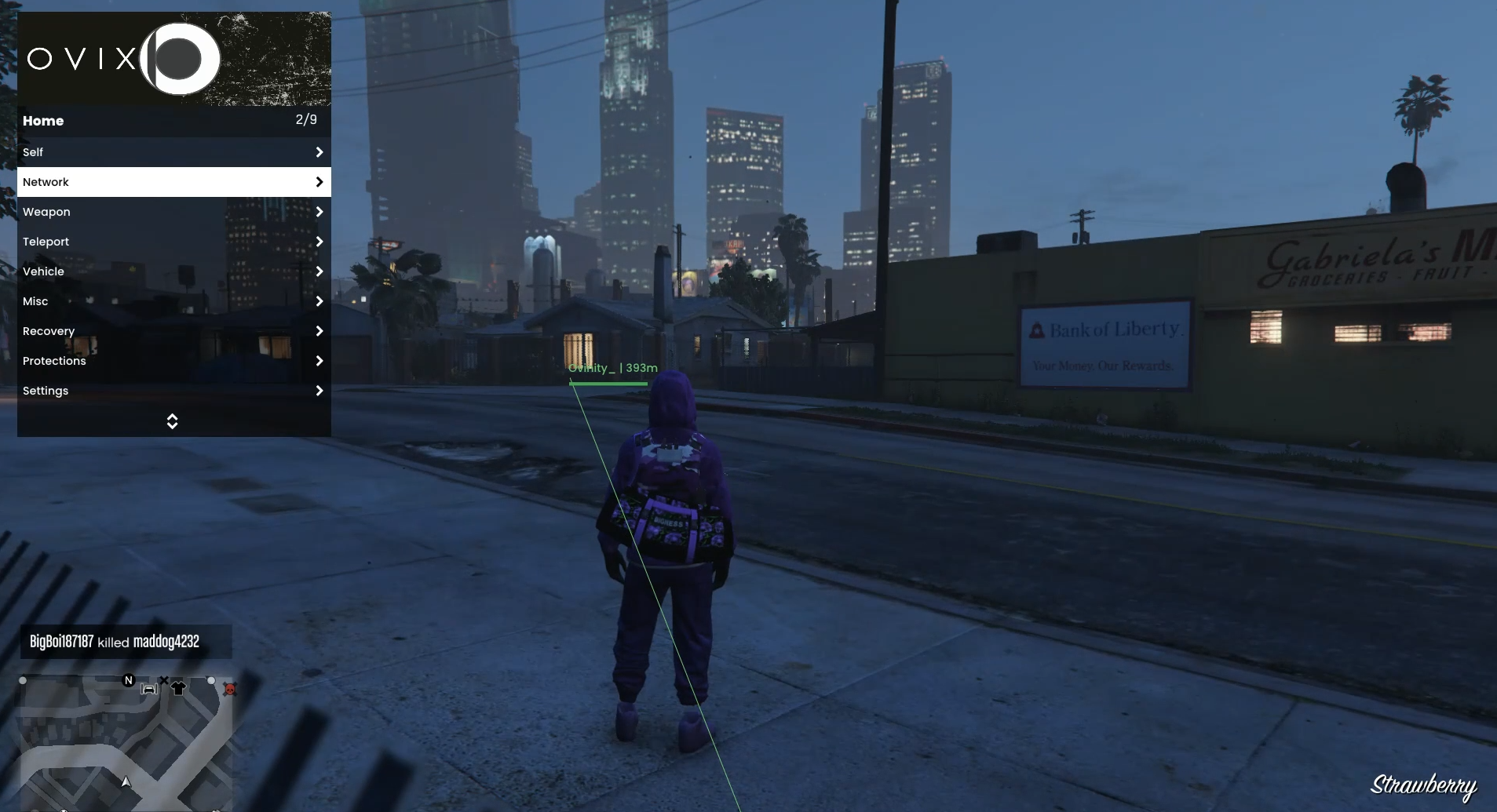The image size is (1497, 812).
Task: Open the Self submenu
Action: 173,152
